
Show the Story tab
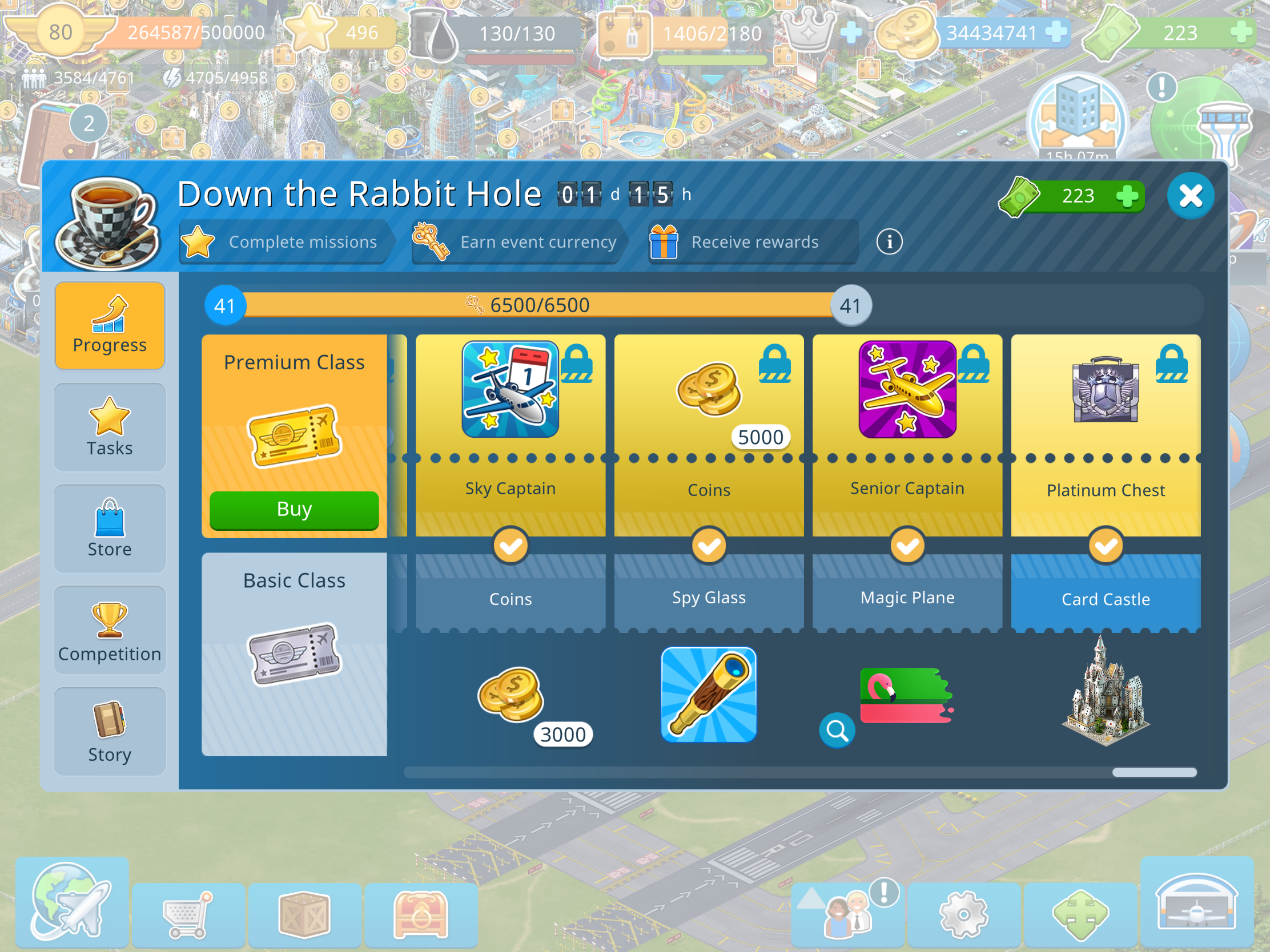tap(110, 731)
